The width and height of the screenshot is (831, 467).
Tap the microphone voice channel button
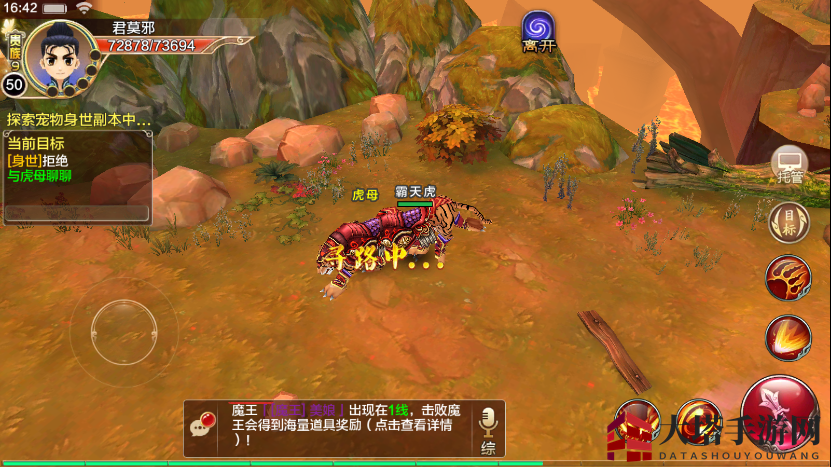[x=488, y=428]
